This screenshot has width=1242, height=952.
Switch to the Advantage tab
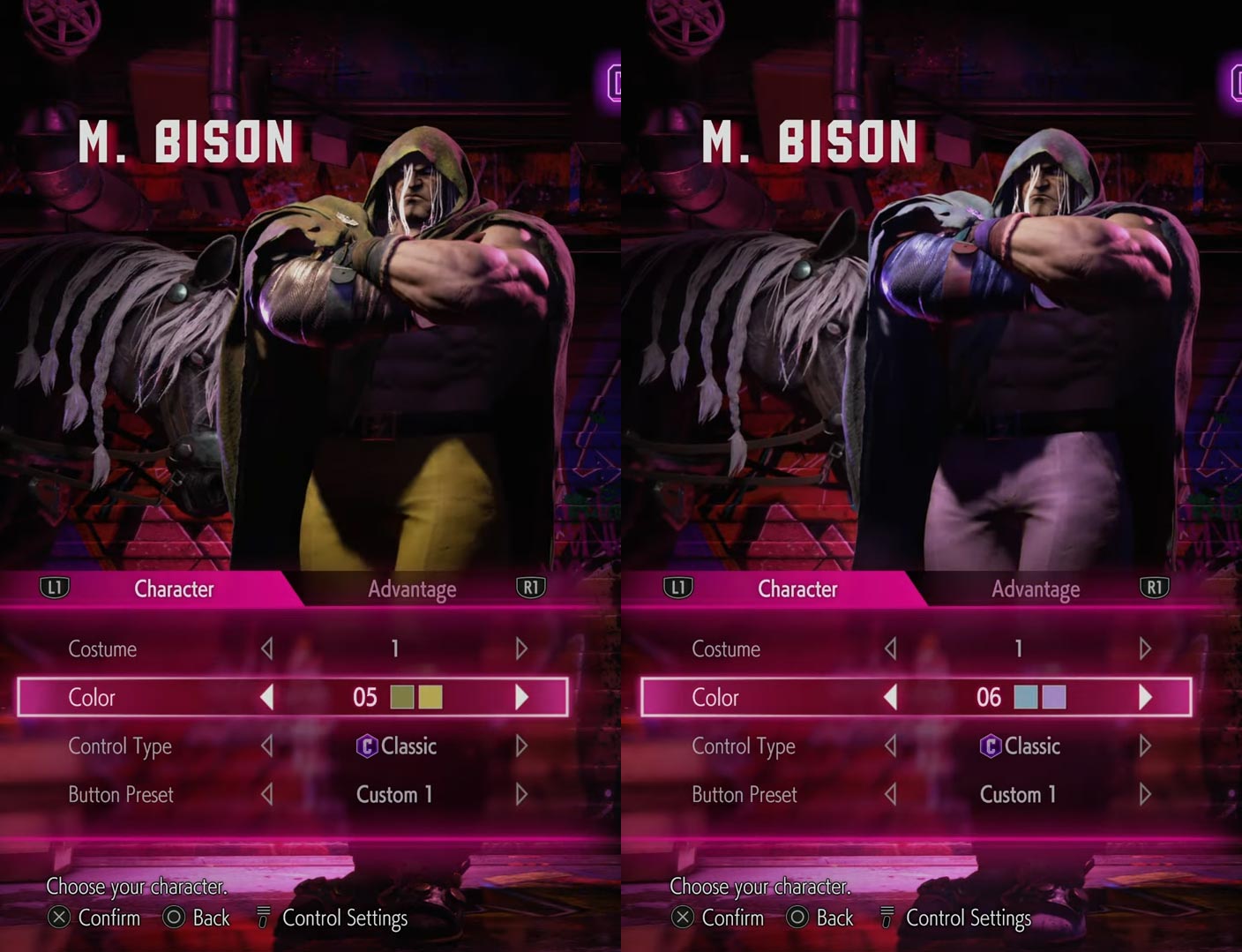412,588
